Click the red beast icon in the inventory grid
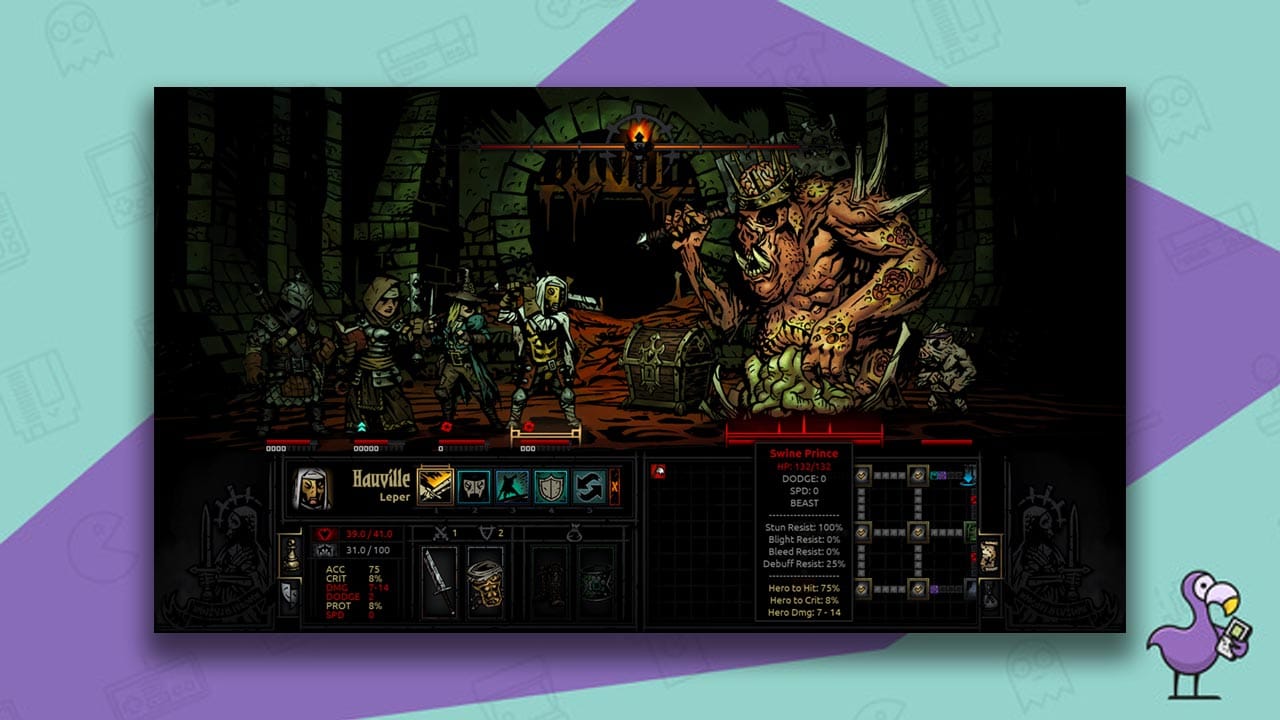Viewport: 1280px width, 720px height. click(658, 472)
